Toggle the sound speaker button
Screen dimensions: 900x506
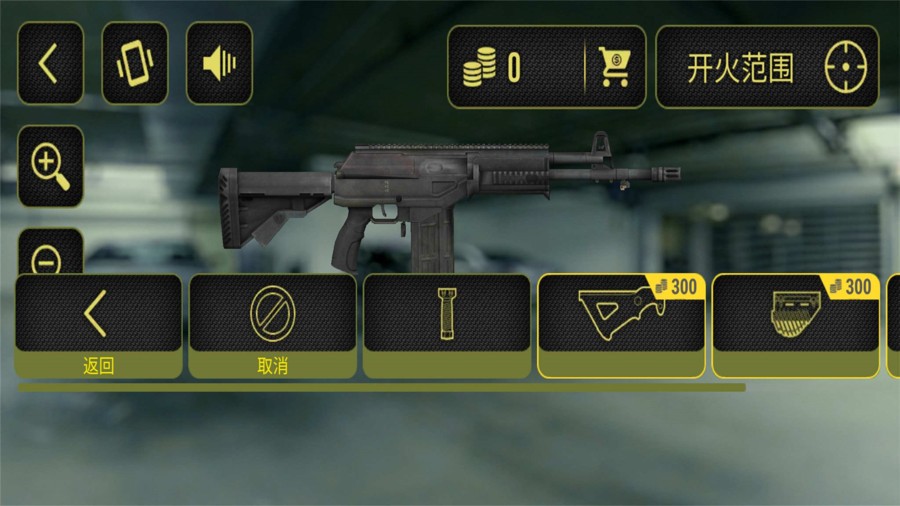(219, 64)
